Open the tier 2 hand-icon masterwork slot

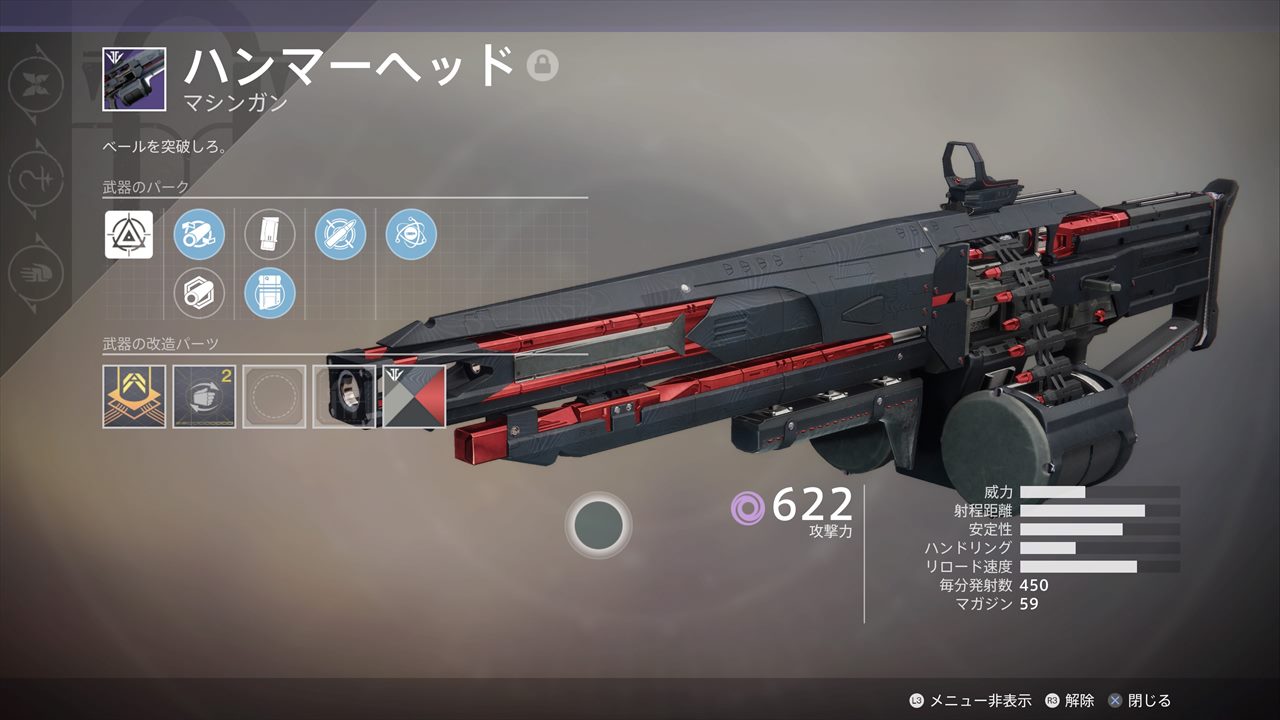coord(204,397)
